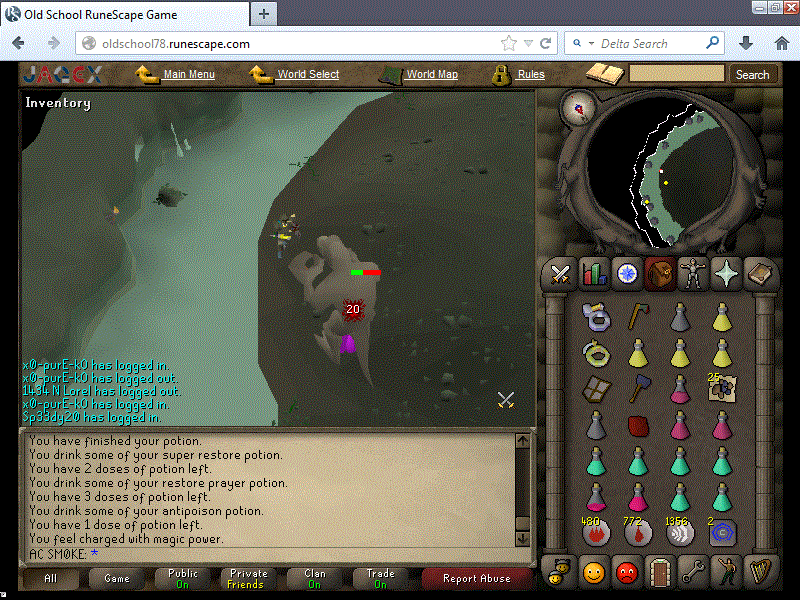Switch to the Combat Options crossed-swords tab

561,272
